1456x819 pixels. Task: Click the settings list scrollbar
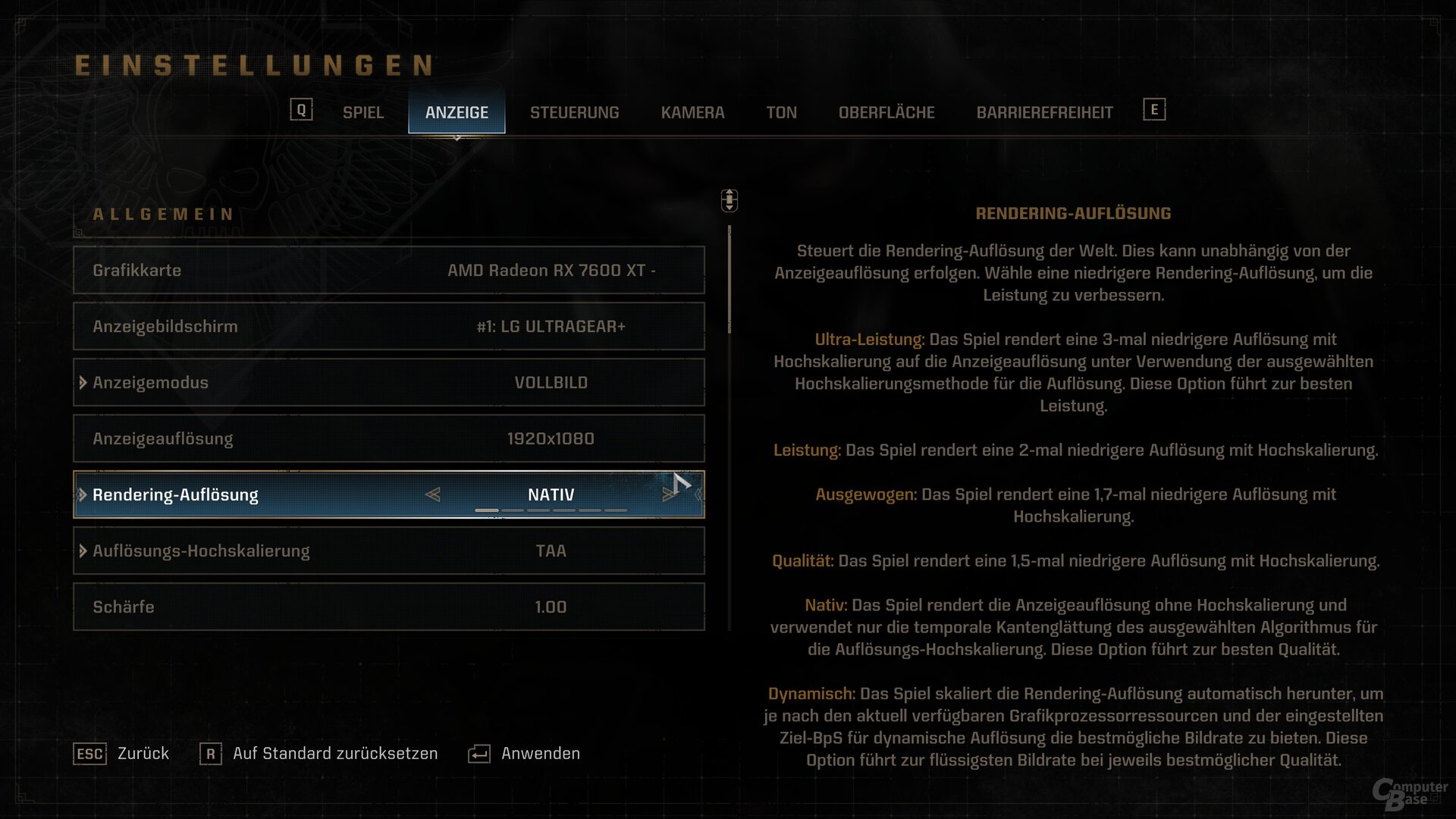tap(730, 281)
